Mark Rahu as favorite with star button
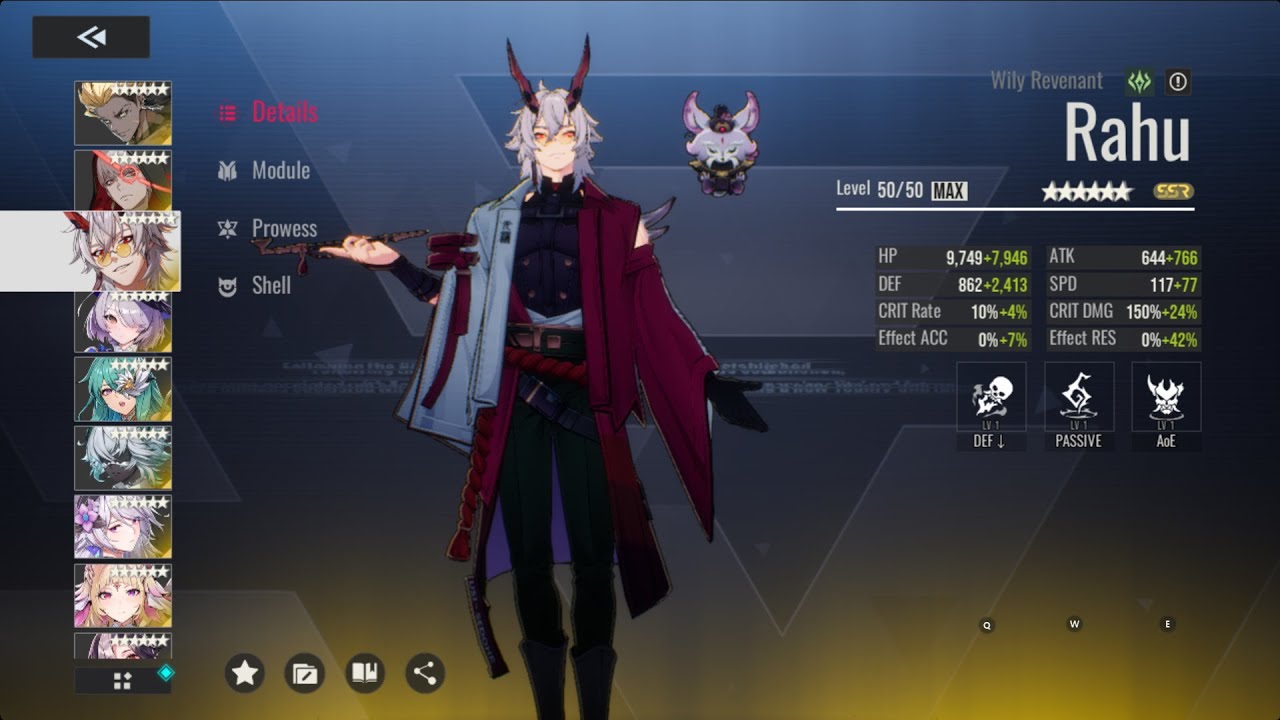This screenshot has width=1280, height=720. tap(245, 673)
